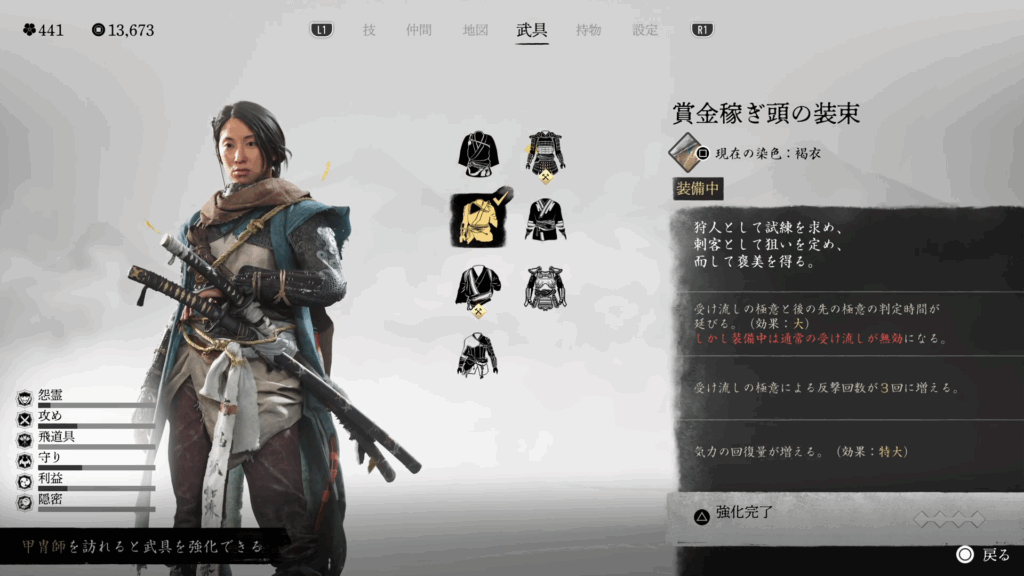The width and height of the screenshot is (1024, 576).
Task: Switch to the 技 (techniques) tab
Action: (x=369, y=30)
